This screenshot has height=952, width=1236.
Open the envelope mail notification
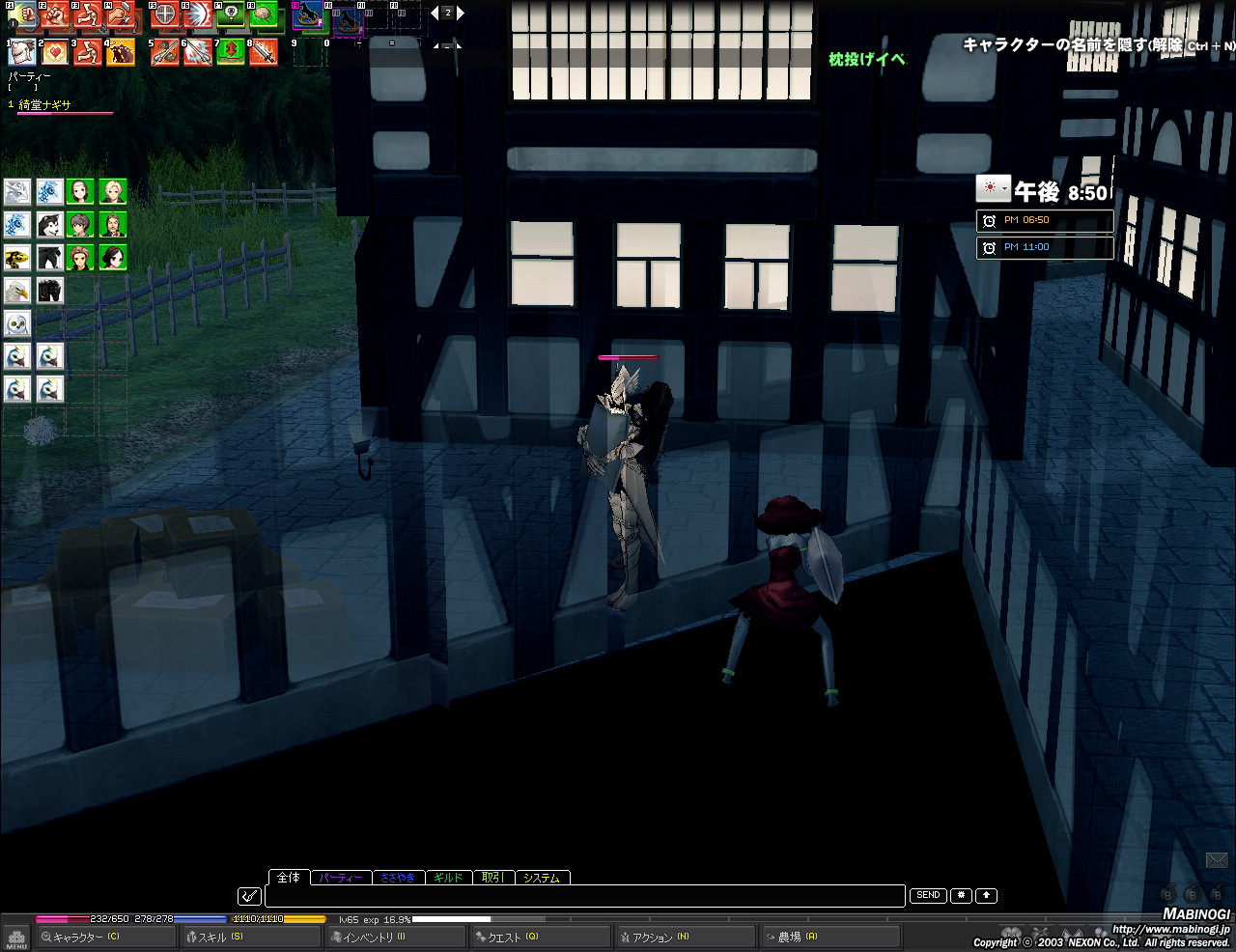coord(1217,859)
